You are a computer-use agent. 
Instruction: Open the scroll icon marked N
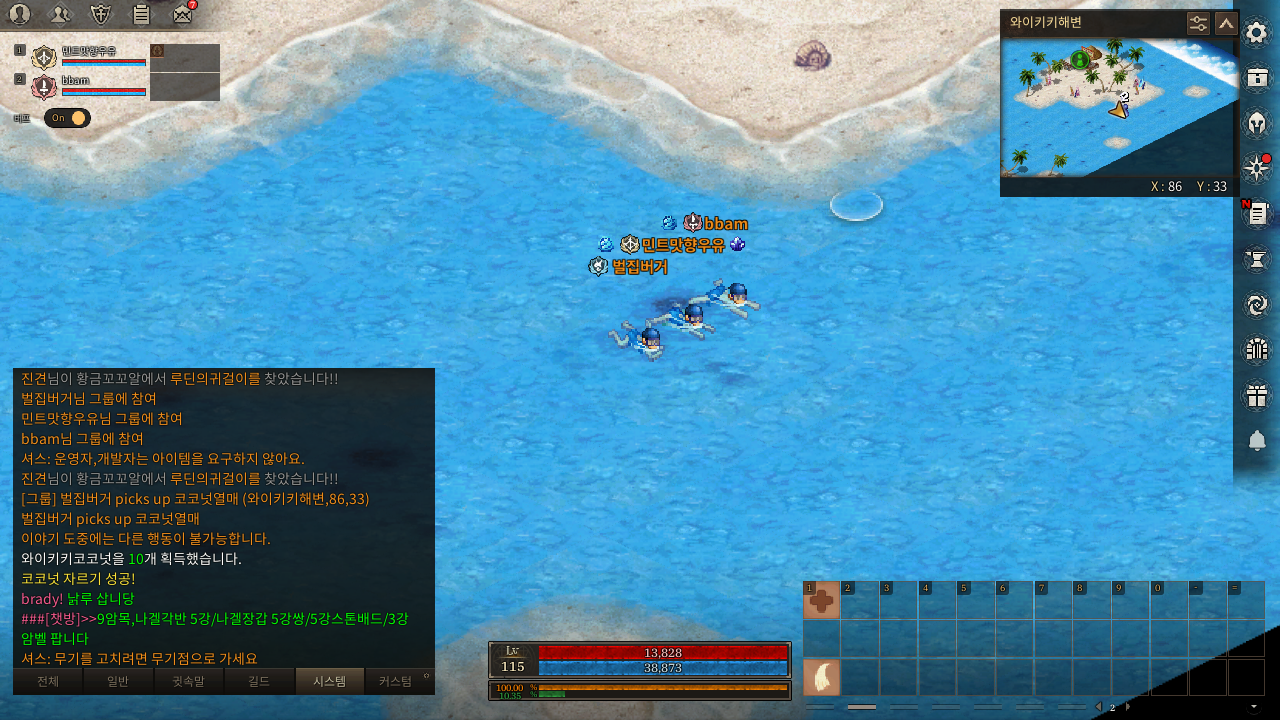pyautogui.click(x=1257, y=213)
